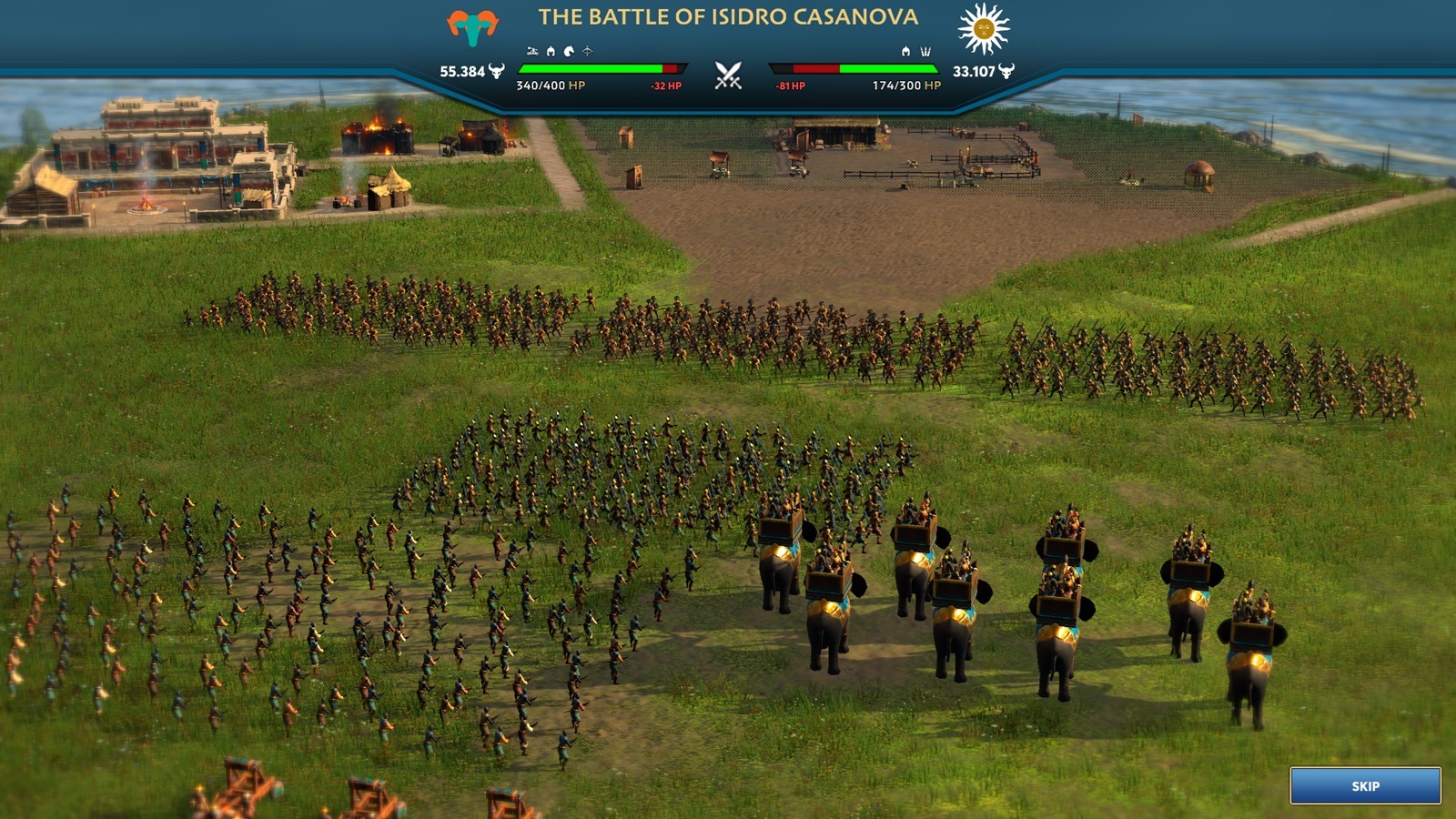Click the horse head cavalry icon
1456x819 pixels.
(569, 51)
